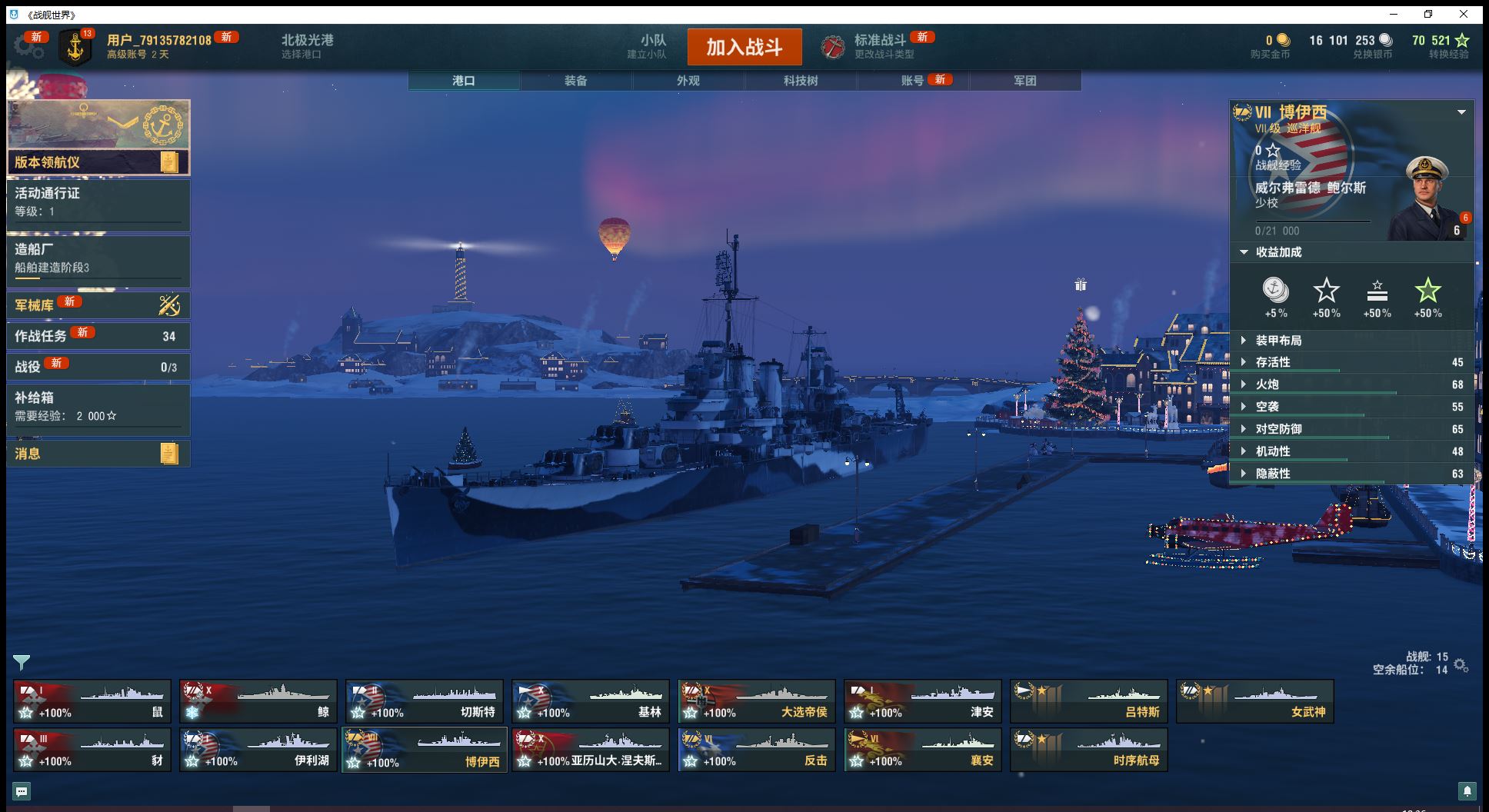Screen dimensions: 1489x812
Task: View 作战任务 combat missions
Action: [98, 336]
